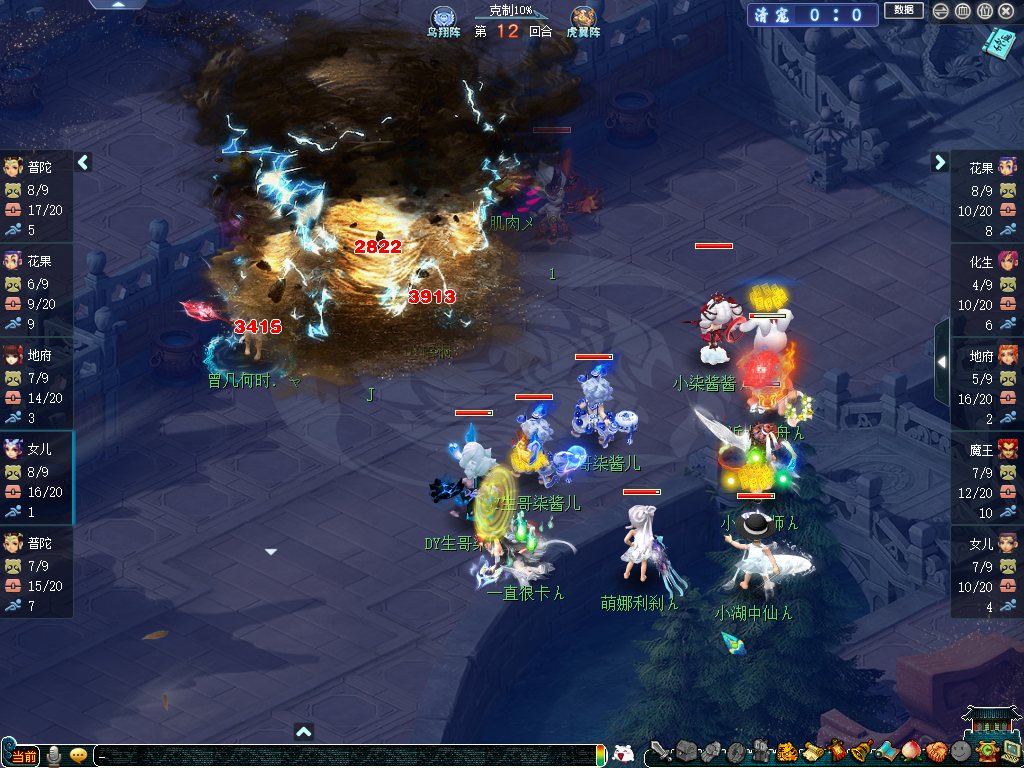Click the peach icon in toolbar
This screenshot has height=768, width=1024.
911,751
